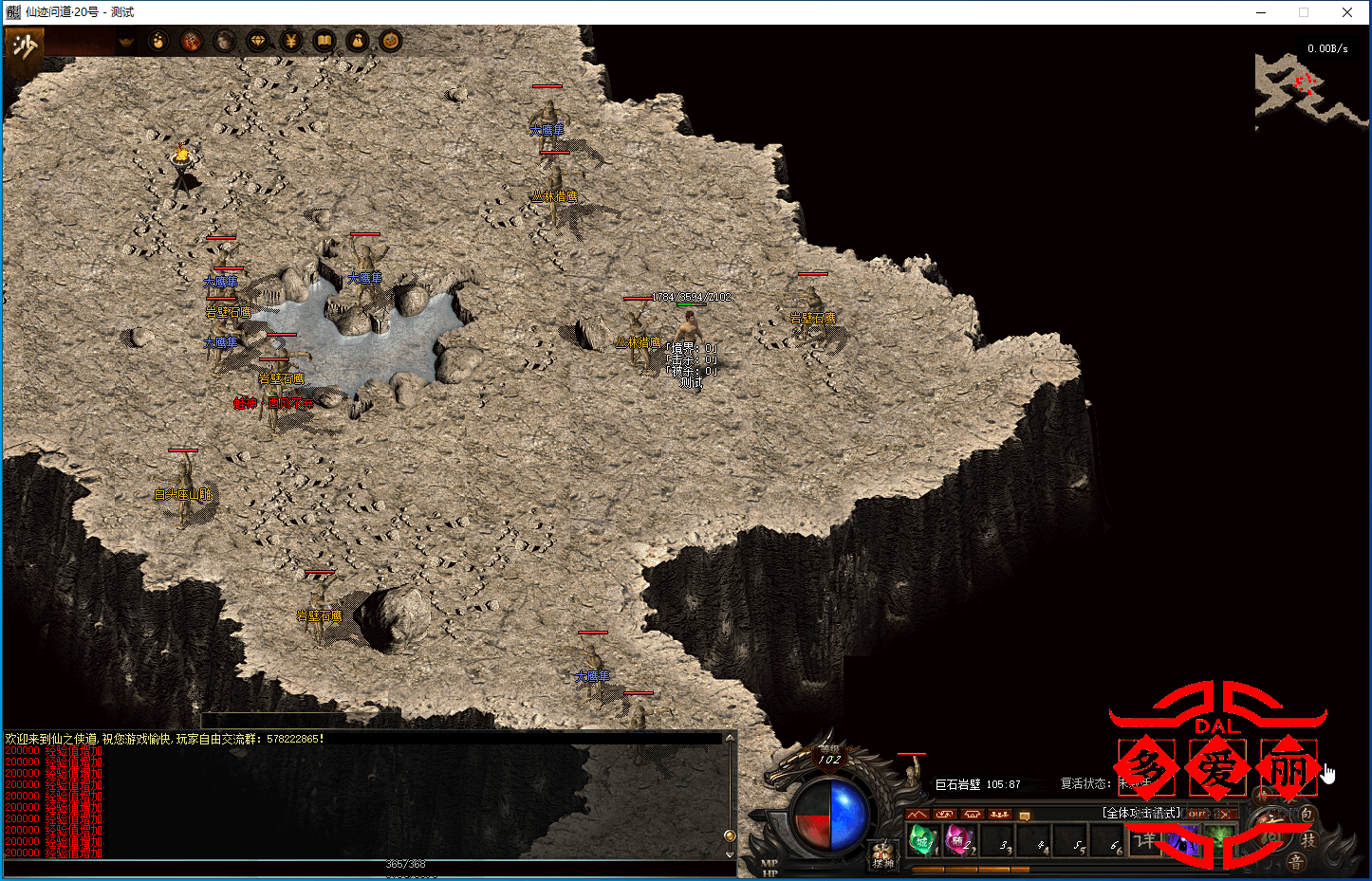Close the game window

coord(1347,12)
